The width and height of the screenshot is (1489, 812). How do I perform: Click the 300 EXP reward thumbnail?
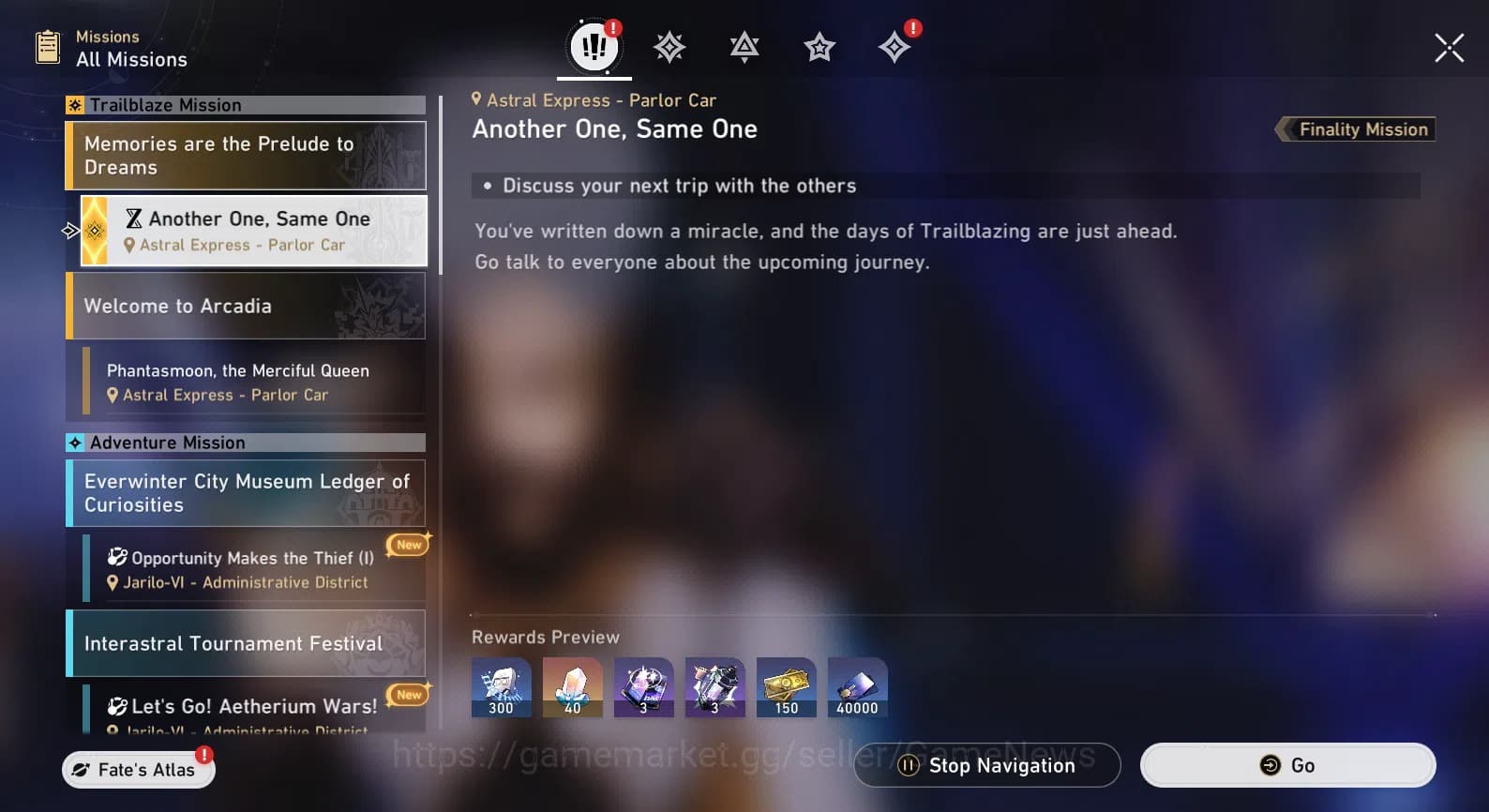[x=501, y=686]
